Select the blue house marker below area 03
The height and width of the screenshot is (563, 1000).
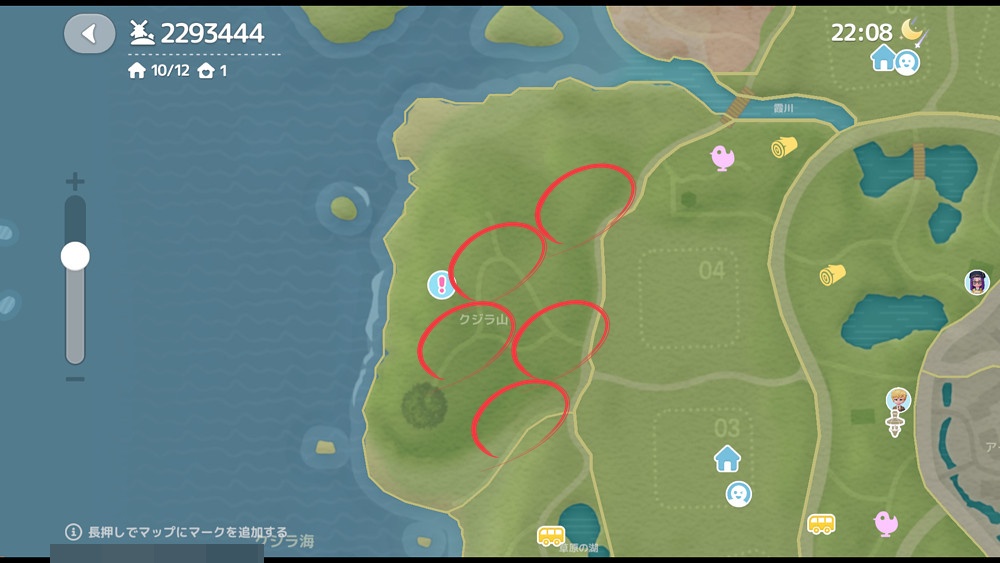point(727,459)
